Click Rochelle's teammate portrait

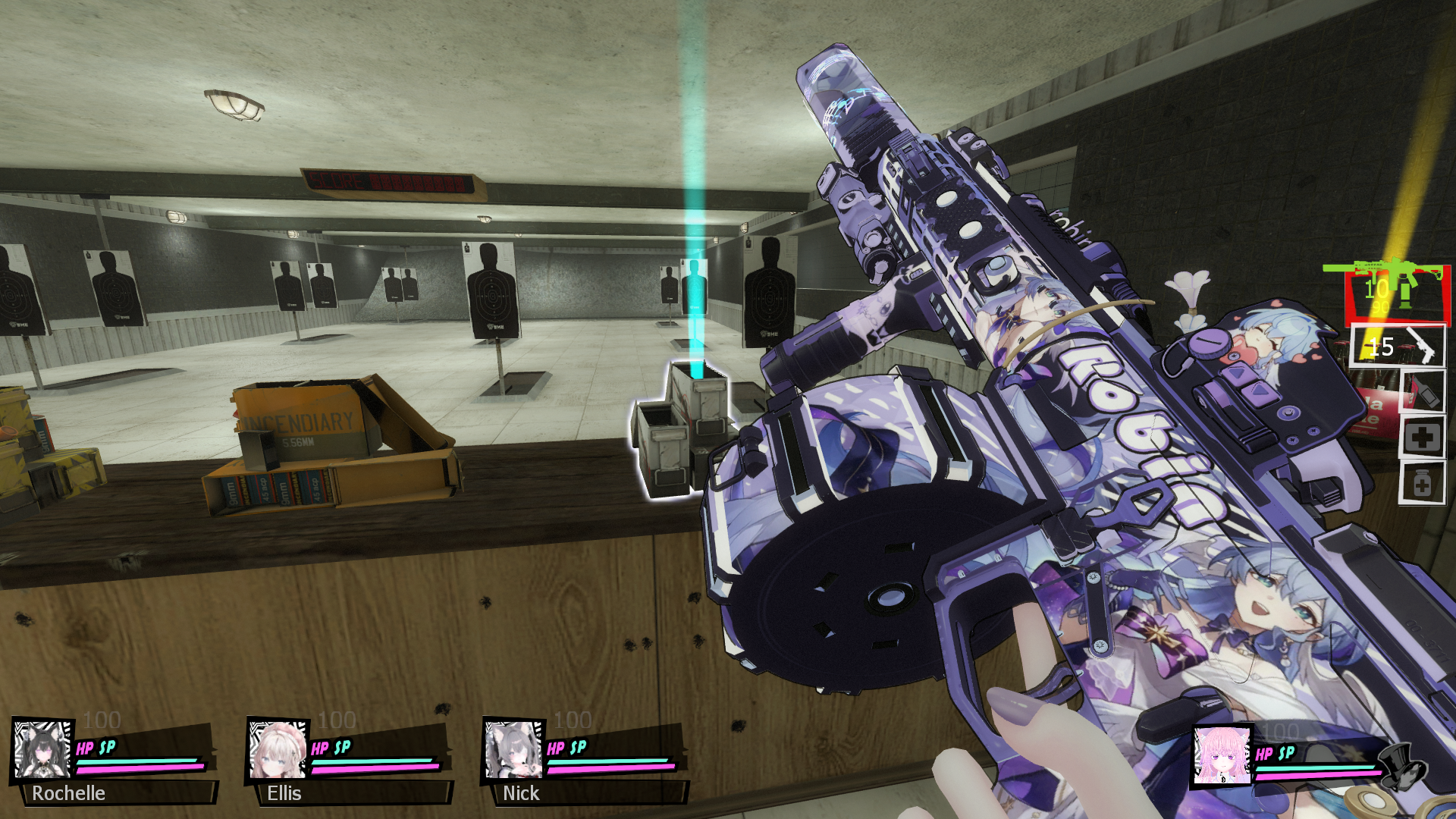(x=43, y=749)
